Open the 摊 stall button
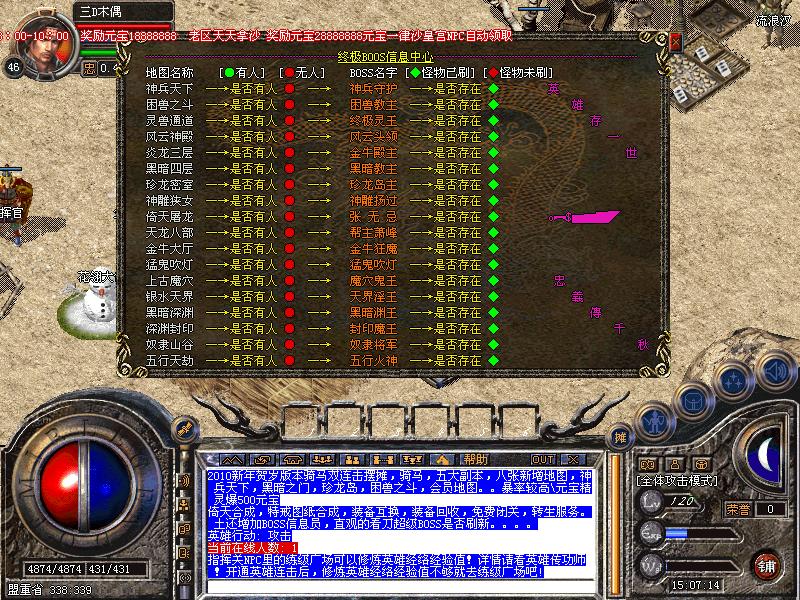The image size is (800, 600). [620, 437]
